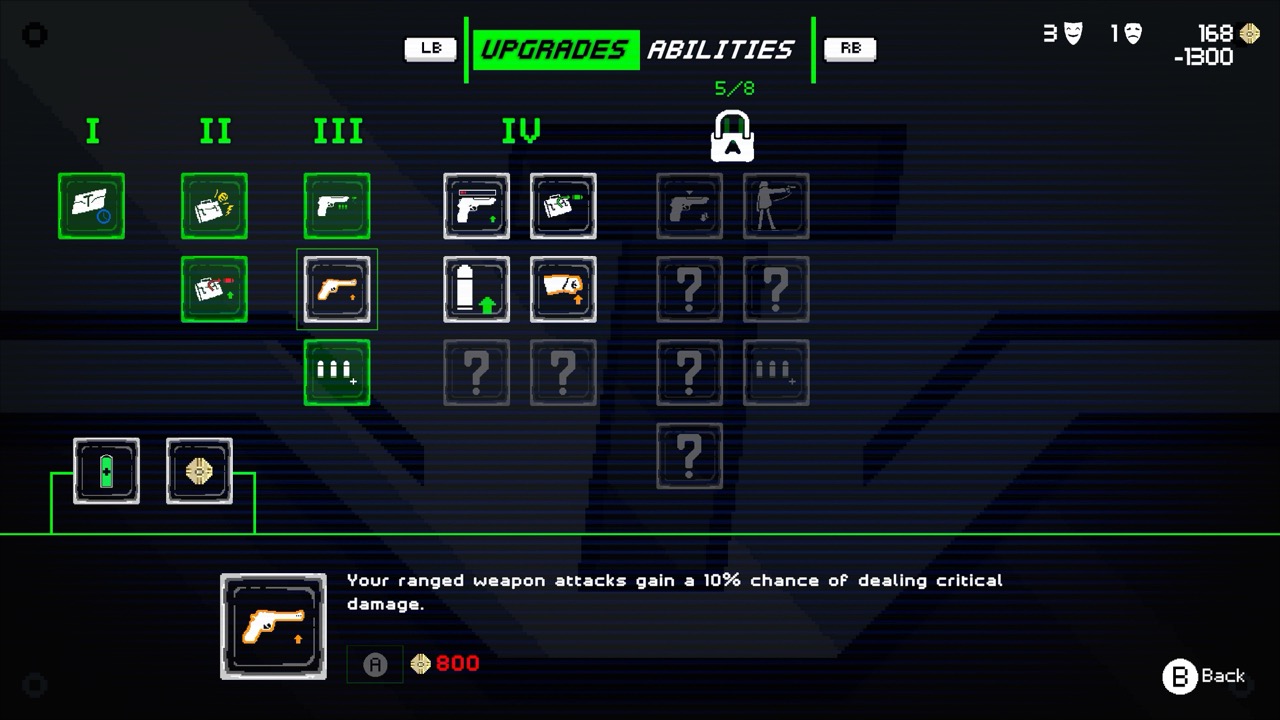Open the greyed-out silhouette shooter upgrade
The image size is (1280, 720).
click(x=776, y=207)
